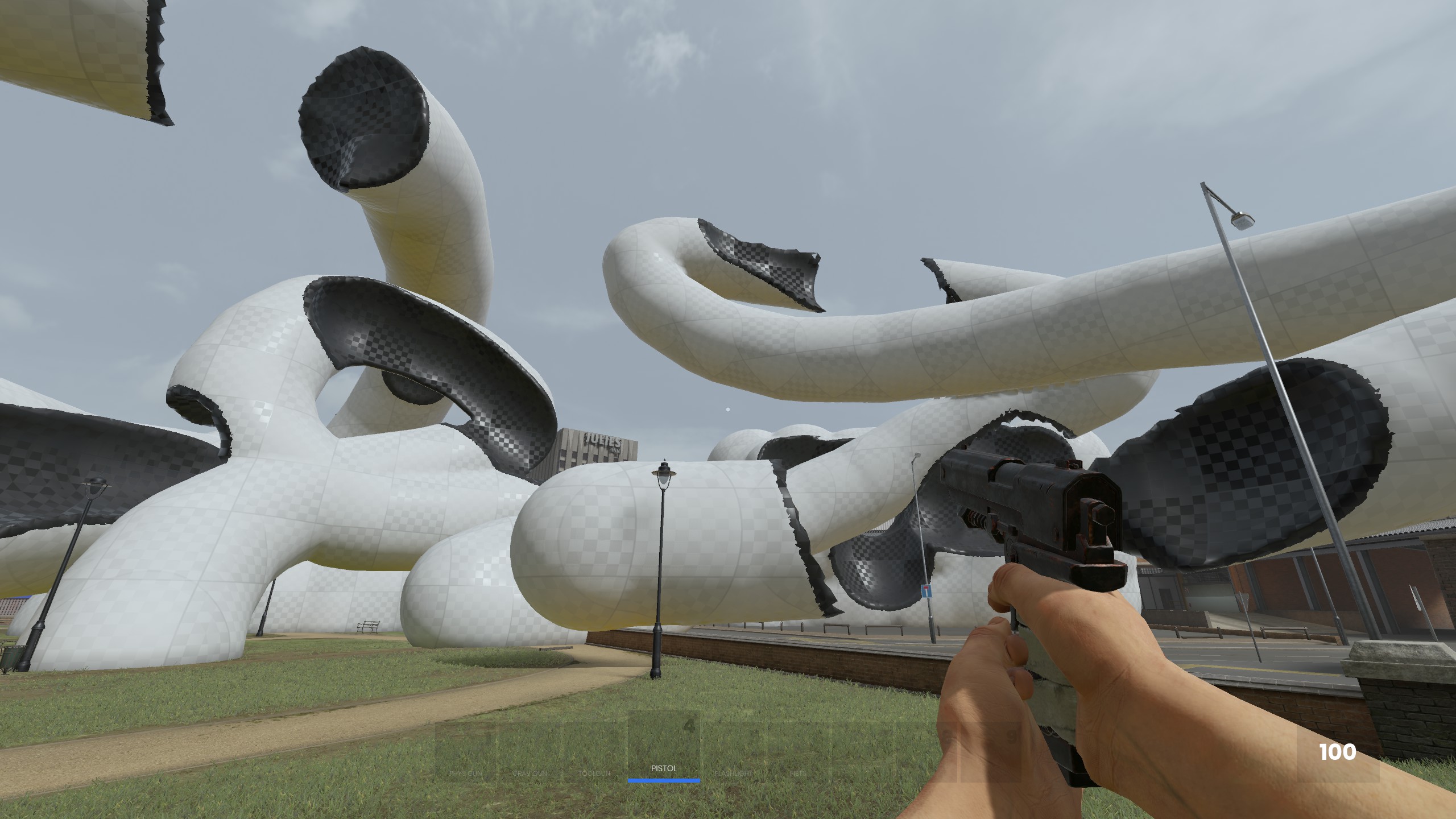
Task: Click the blue selection bar under PISTOL
Action: (x=664, y=780)
